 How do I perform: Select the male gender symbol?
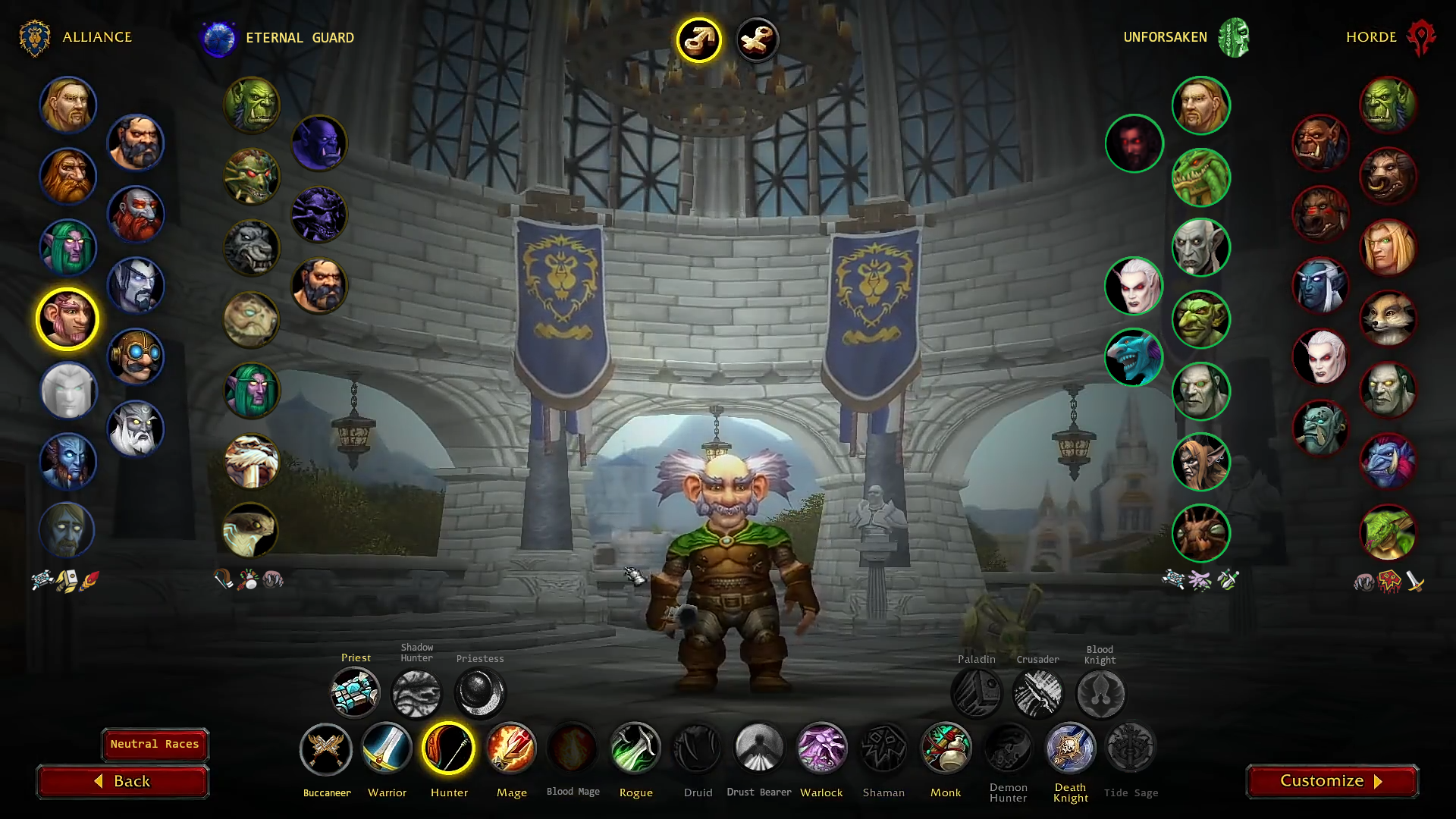[x=698, y=39]
